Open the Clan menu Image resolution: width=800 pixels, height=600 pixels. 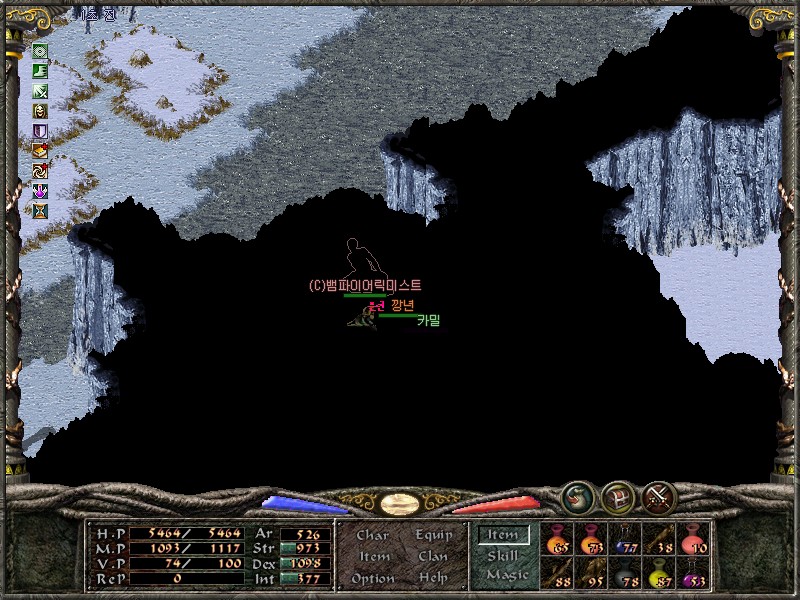point(432,556)
